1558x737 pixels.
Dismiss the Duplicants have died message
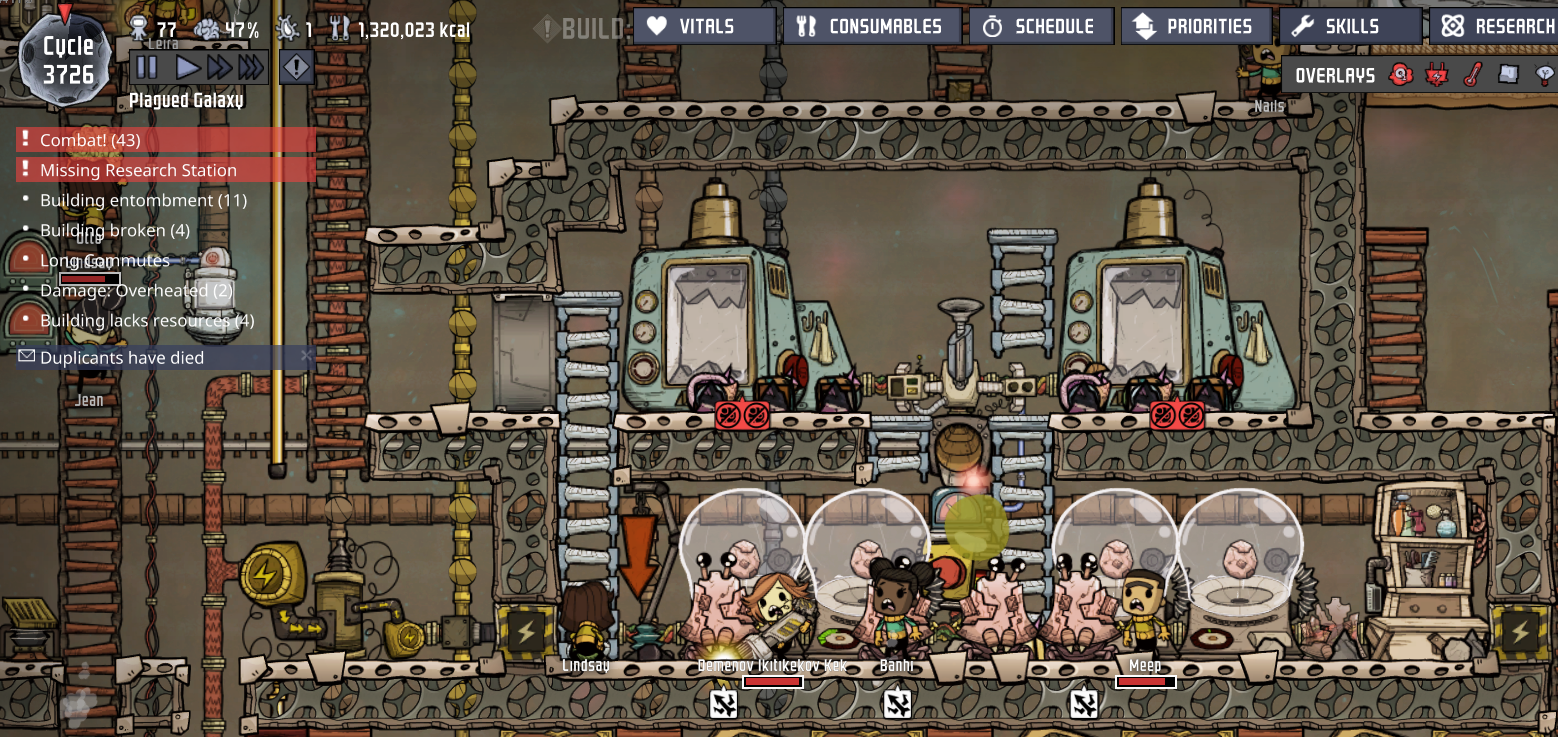point(306,356)
